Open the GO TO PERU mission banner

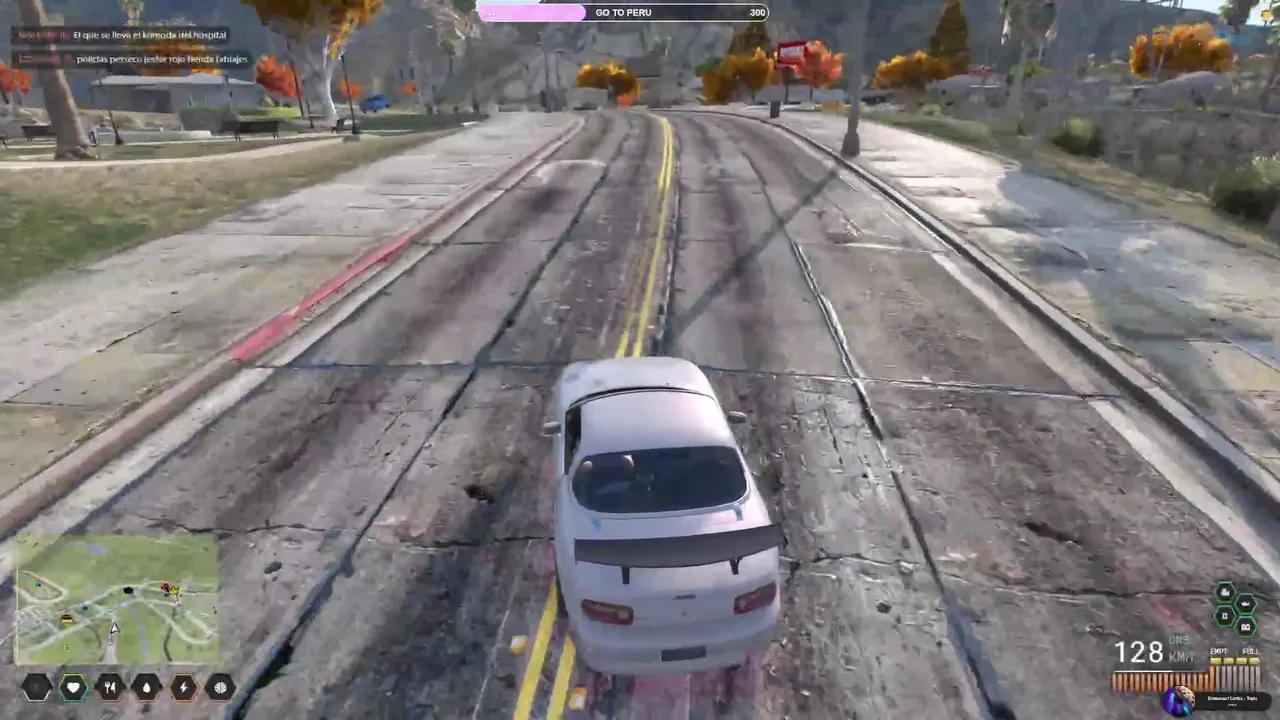pos(623,12)
